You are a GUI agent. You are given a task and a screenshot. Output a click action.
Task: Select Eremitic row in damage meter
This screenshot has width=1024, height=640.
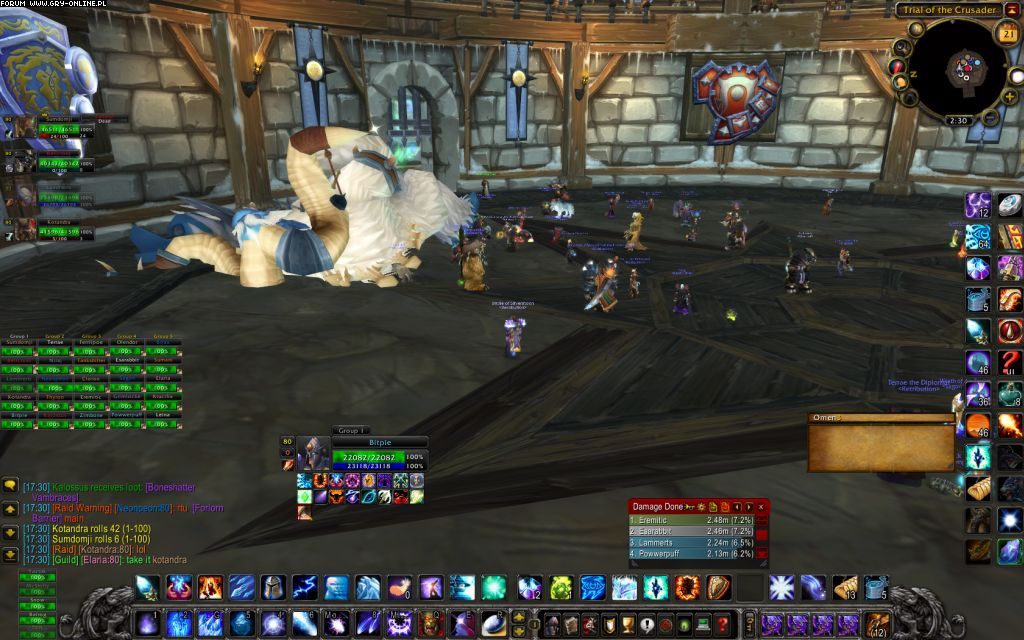pos(690,520)
